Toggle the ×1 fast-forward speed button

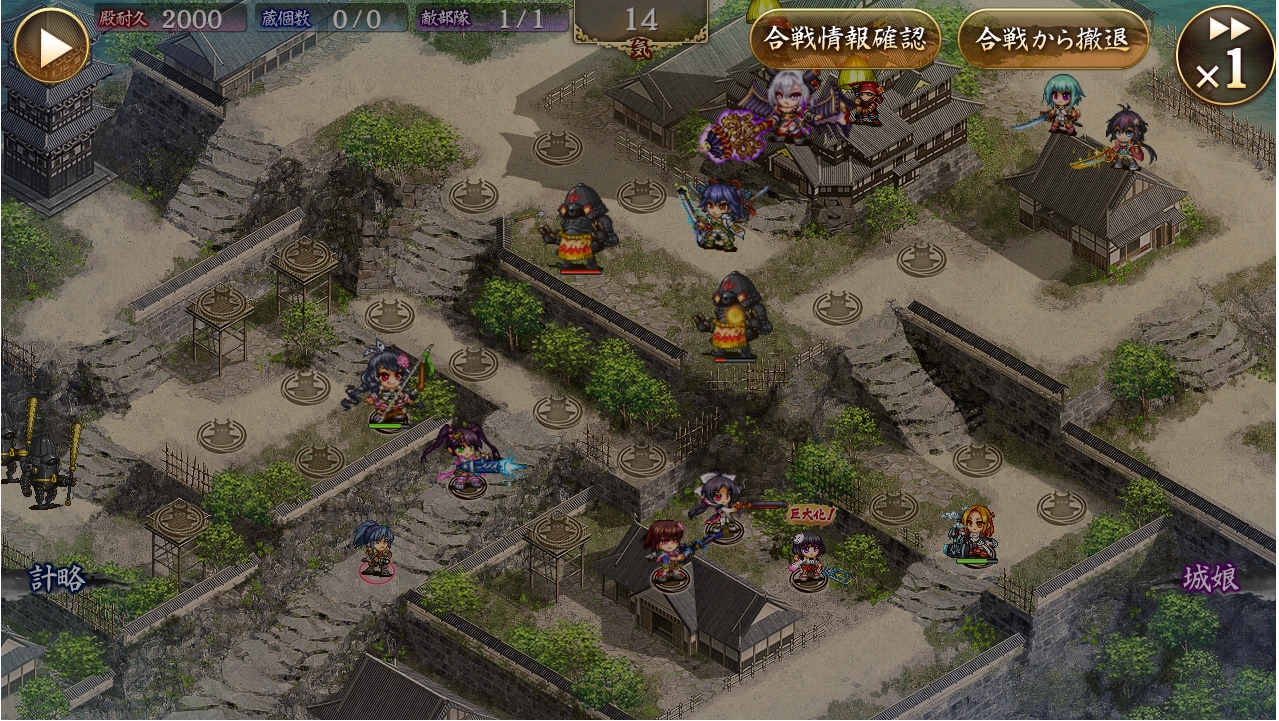click(1225, 55)
